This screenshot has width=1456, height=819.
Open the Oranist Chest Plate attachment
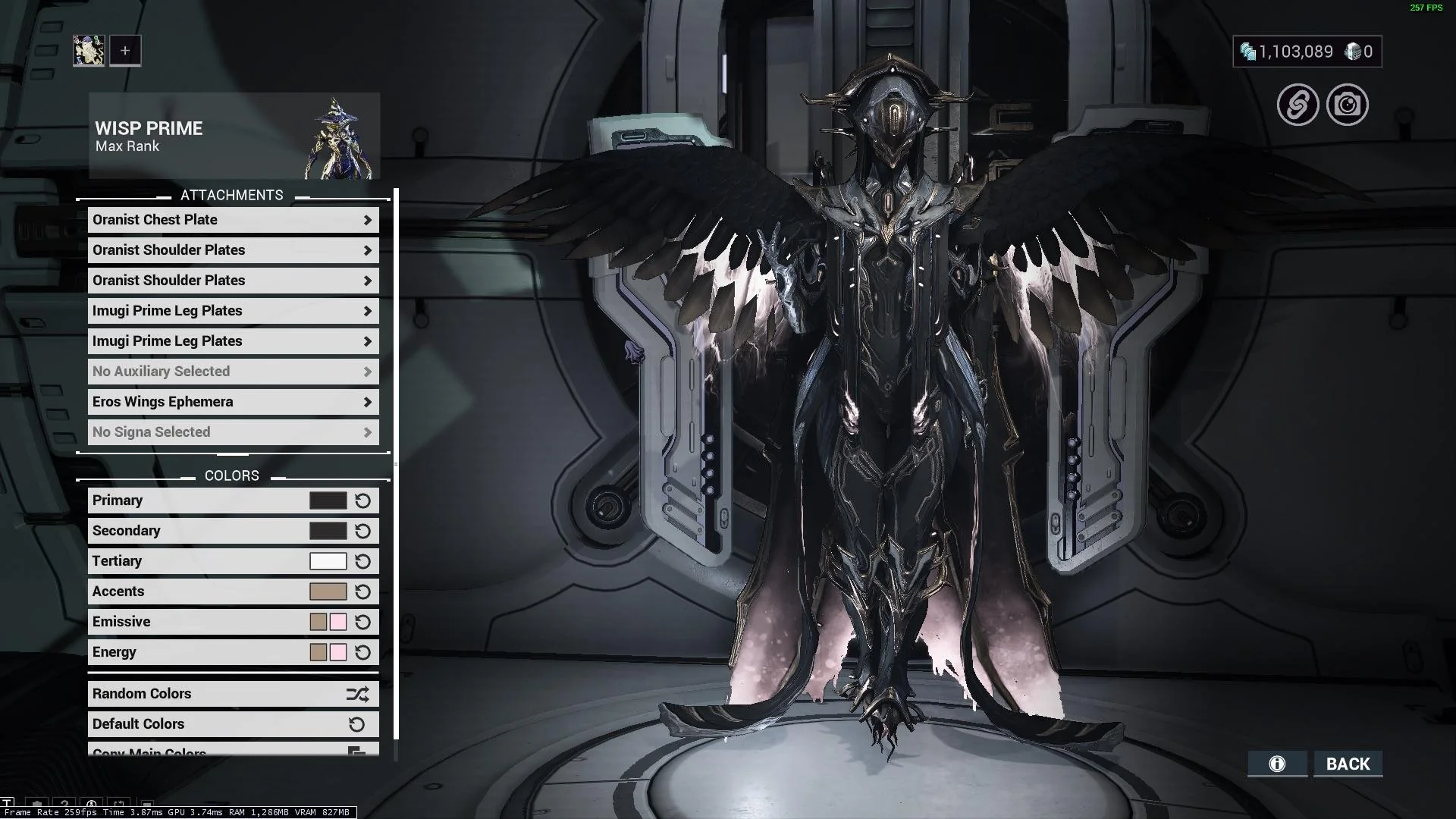click(x=233, y=220)
